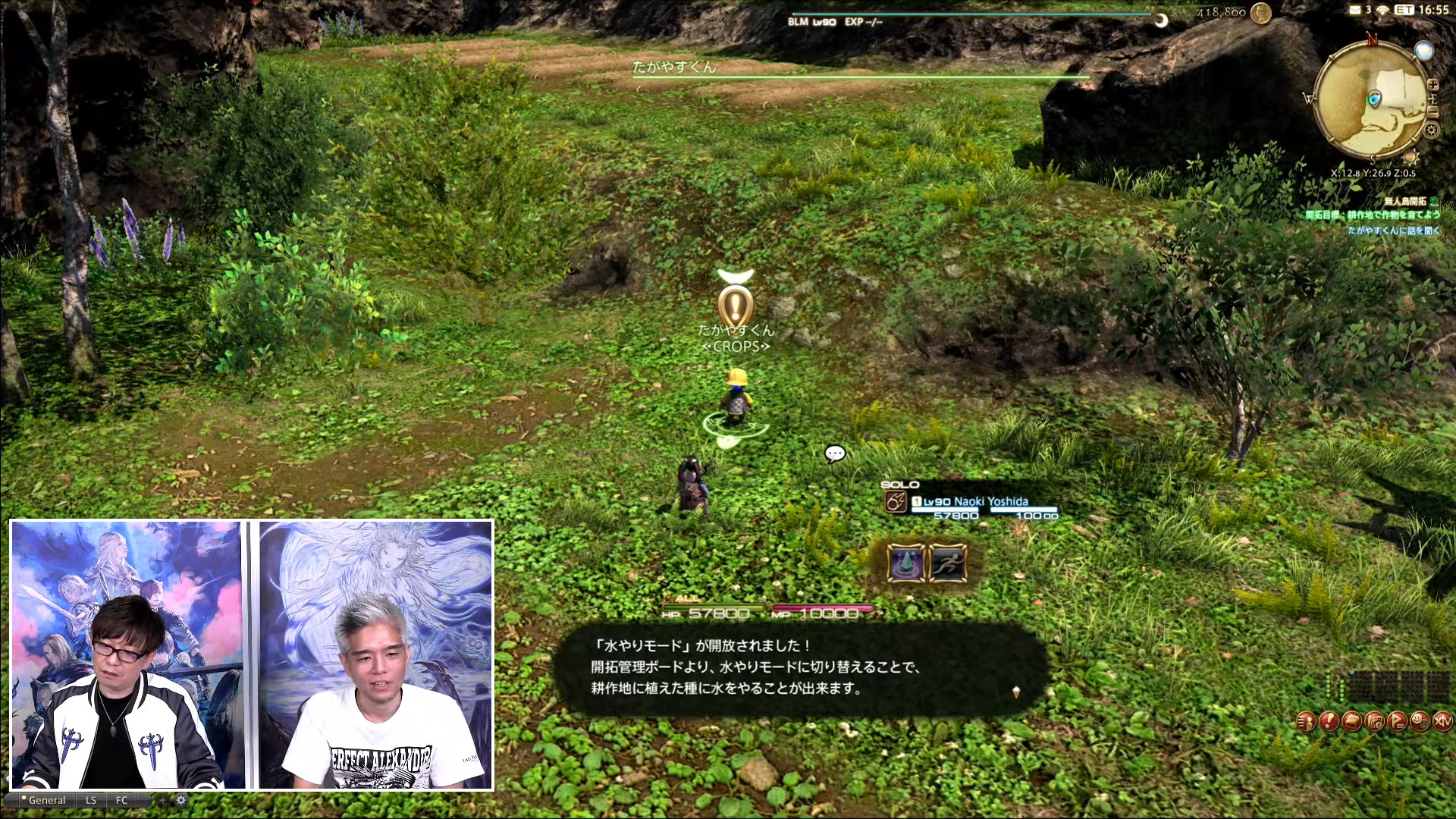Zoom in the minimap with plus button
This screenshot has height=819, width=1456.
click(x=1432, y=85)
